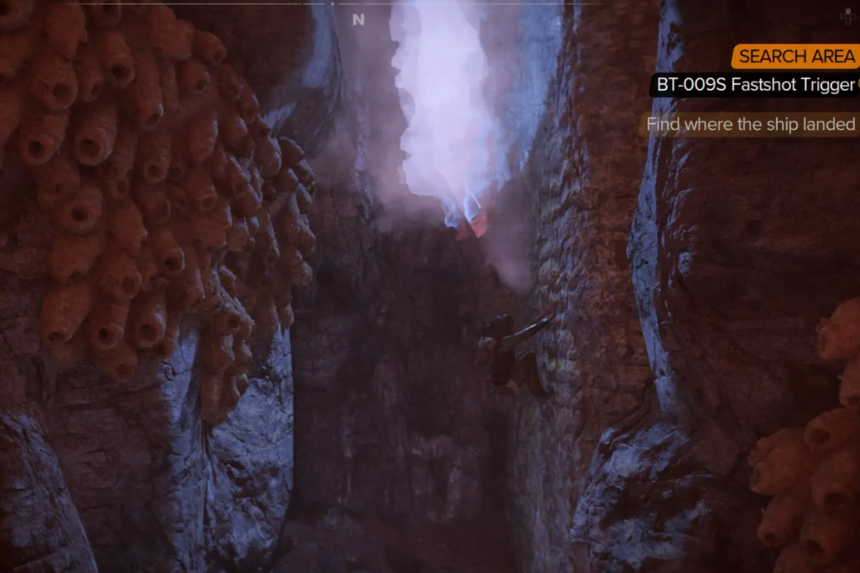The image size is (860, 573).
Task: Click the orange SEARCH AREA tag
Action: (796, 57)
